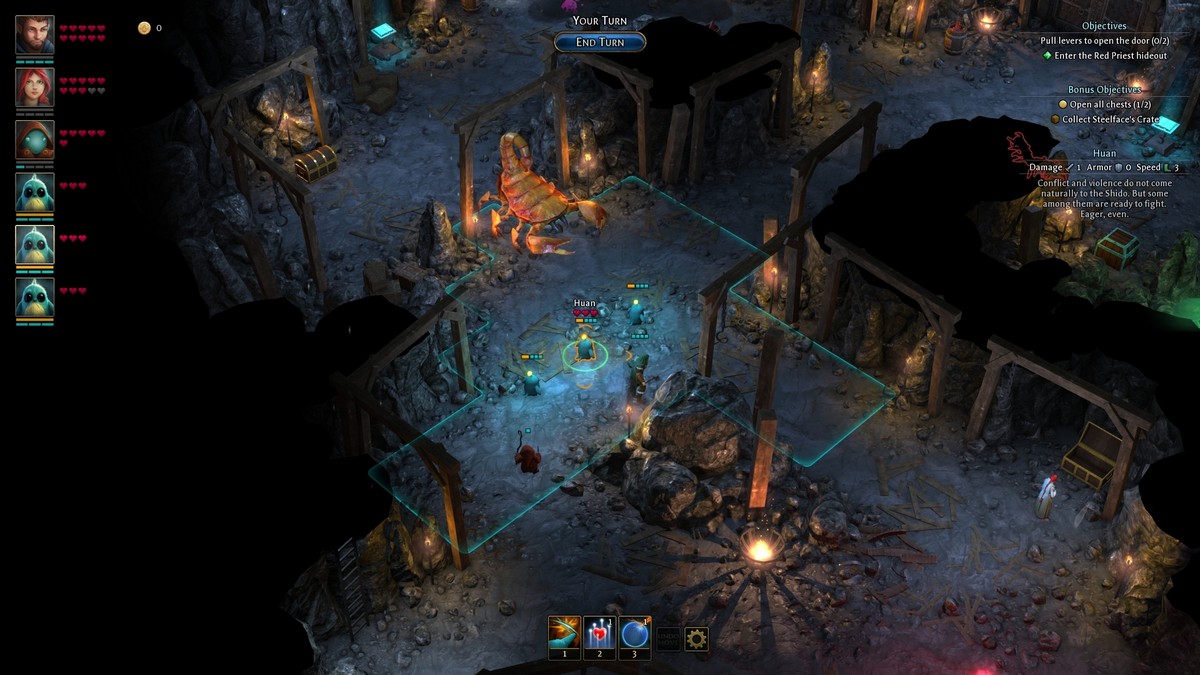
Task: Select the bearded man hero portrait
Action: tap(35, 35)
